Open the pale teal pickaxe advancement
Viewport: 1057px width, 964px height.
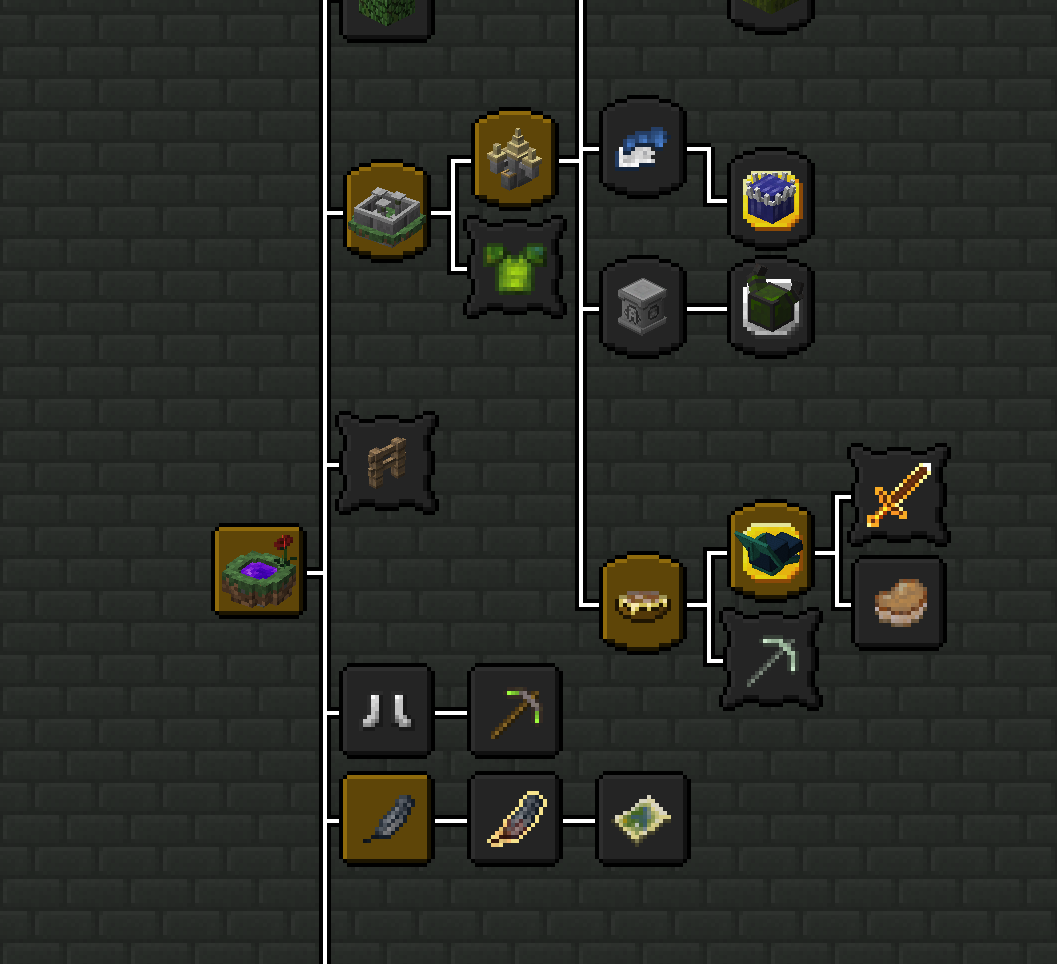[770, 660]
